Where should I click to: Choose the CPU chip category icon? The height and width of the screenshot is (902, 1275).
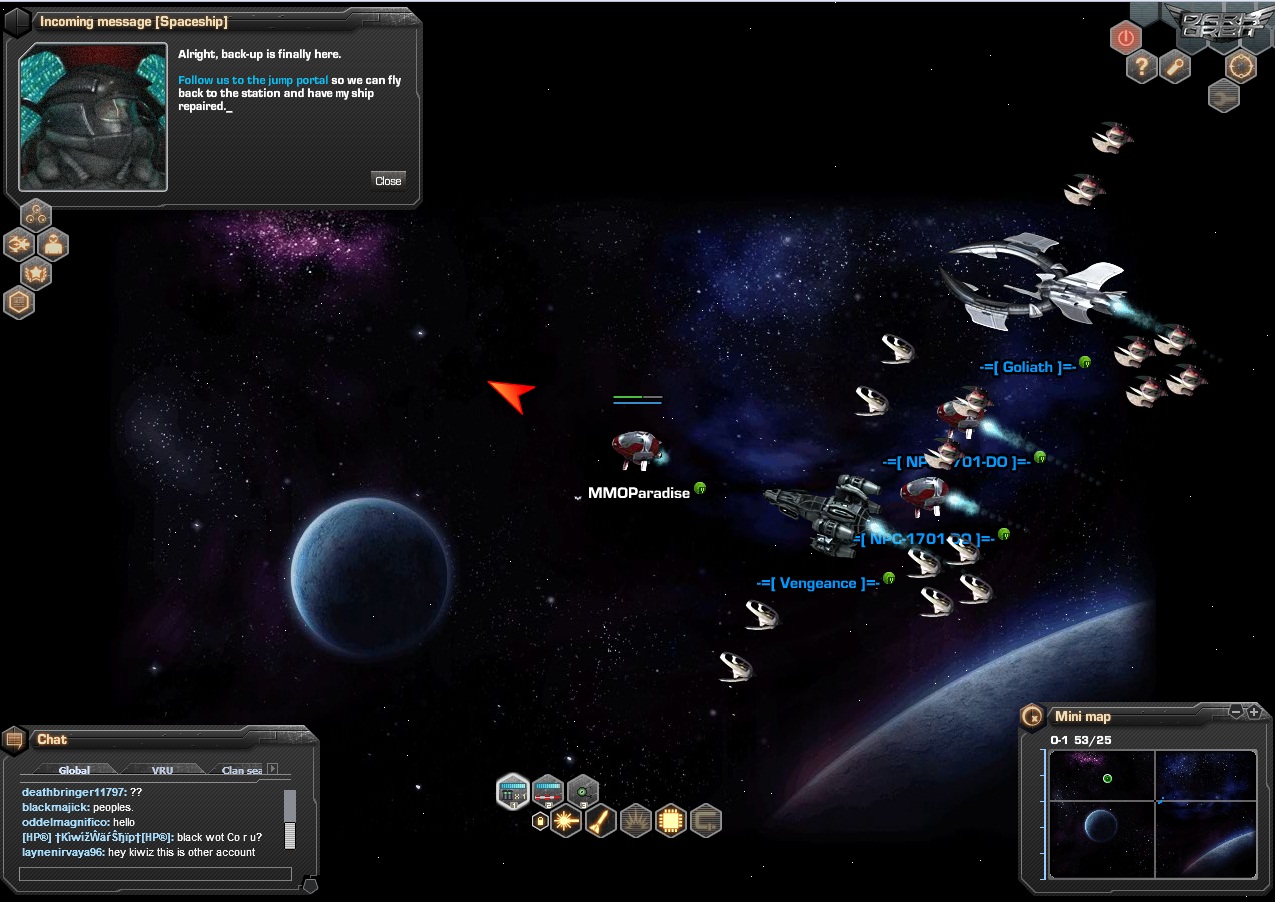(671, 821)
